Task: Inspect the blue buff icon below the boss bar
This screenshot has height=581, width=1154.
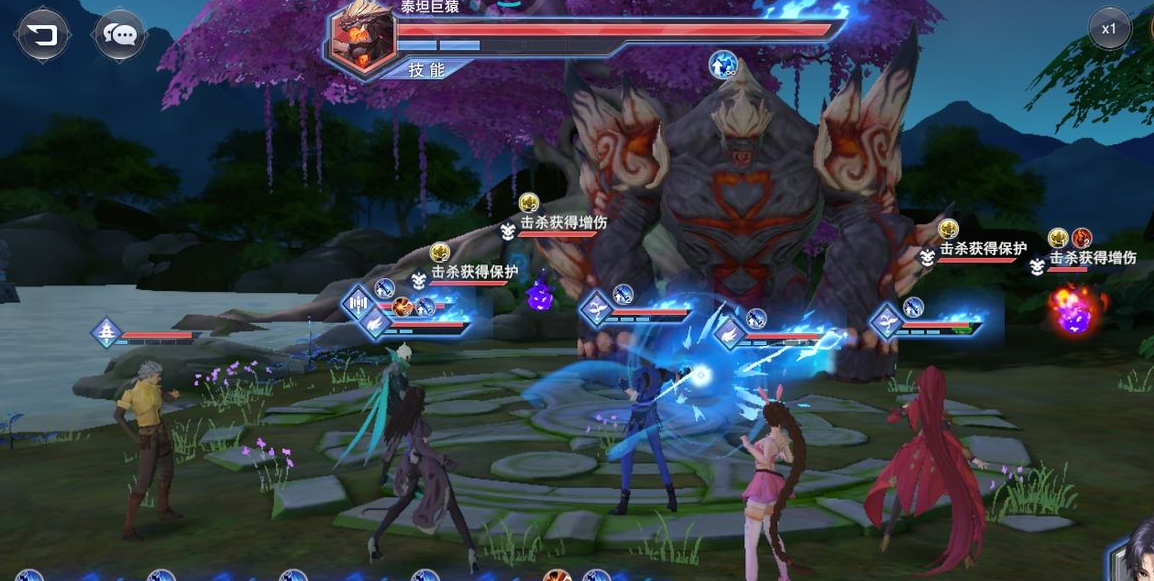Action: coord(723,65)
